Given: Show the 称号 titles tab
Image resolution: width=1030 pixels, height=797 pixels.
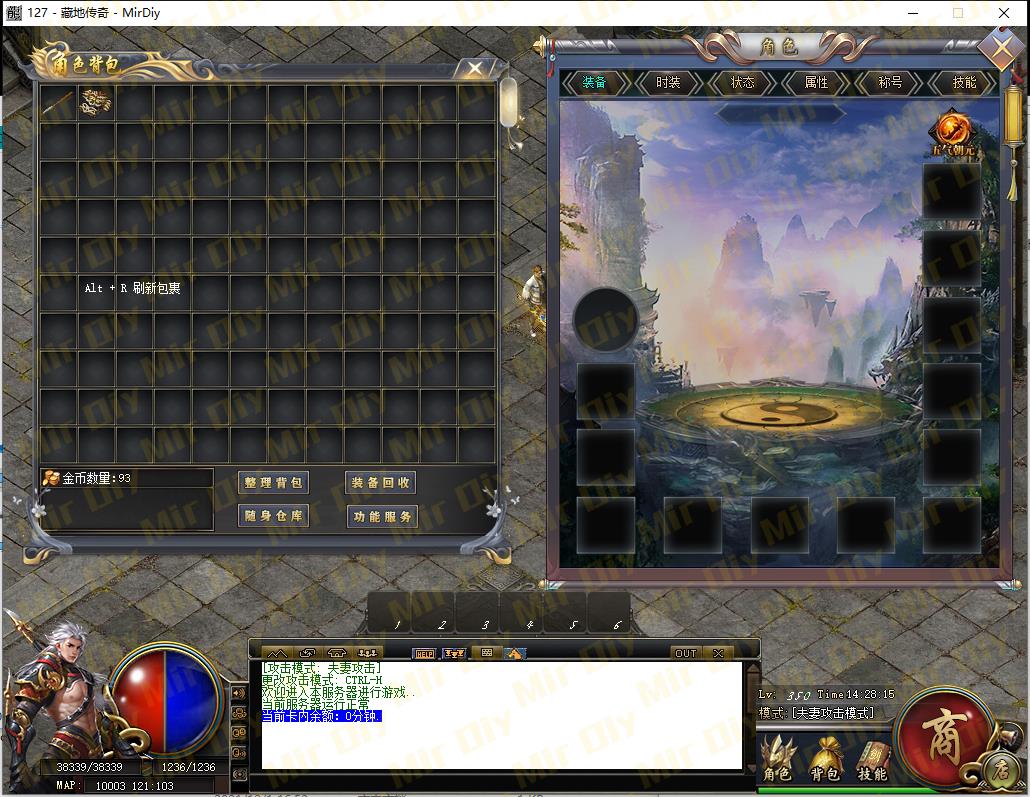Looking at the screenshot, I should 890,83.
